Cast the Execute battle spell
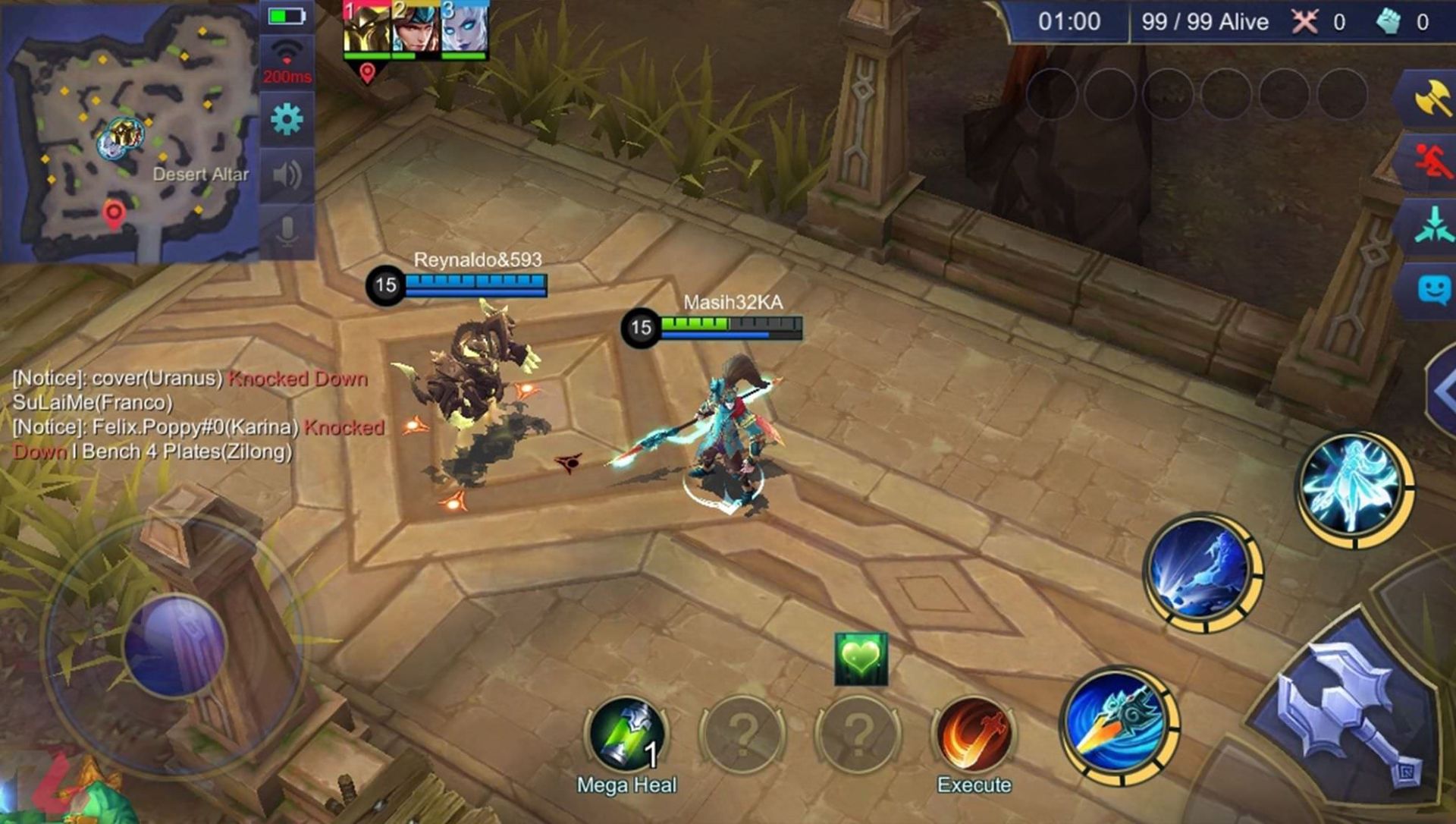Viewport: 1456px width, 824px height. pyautogui.click(x=974, y=734)
